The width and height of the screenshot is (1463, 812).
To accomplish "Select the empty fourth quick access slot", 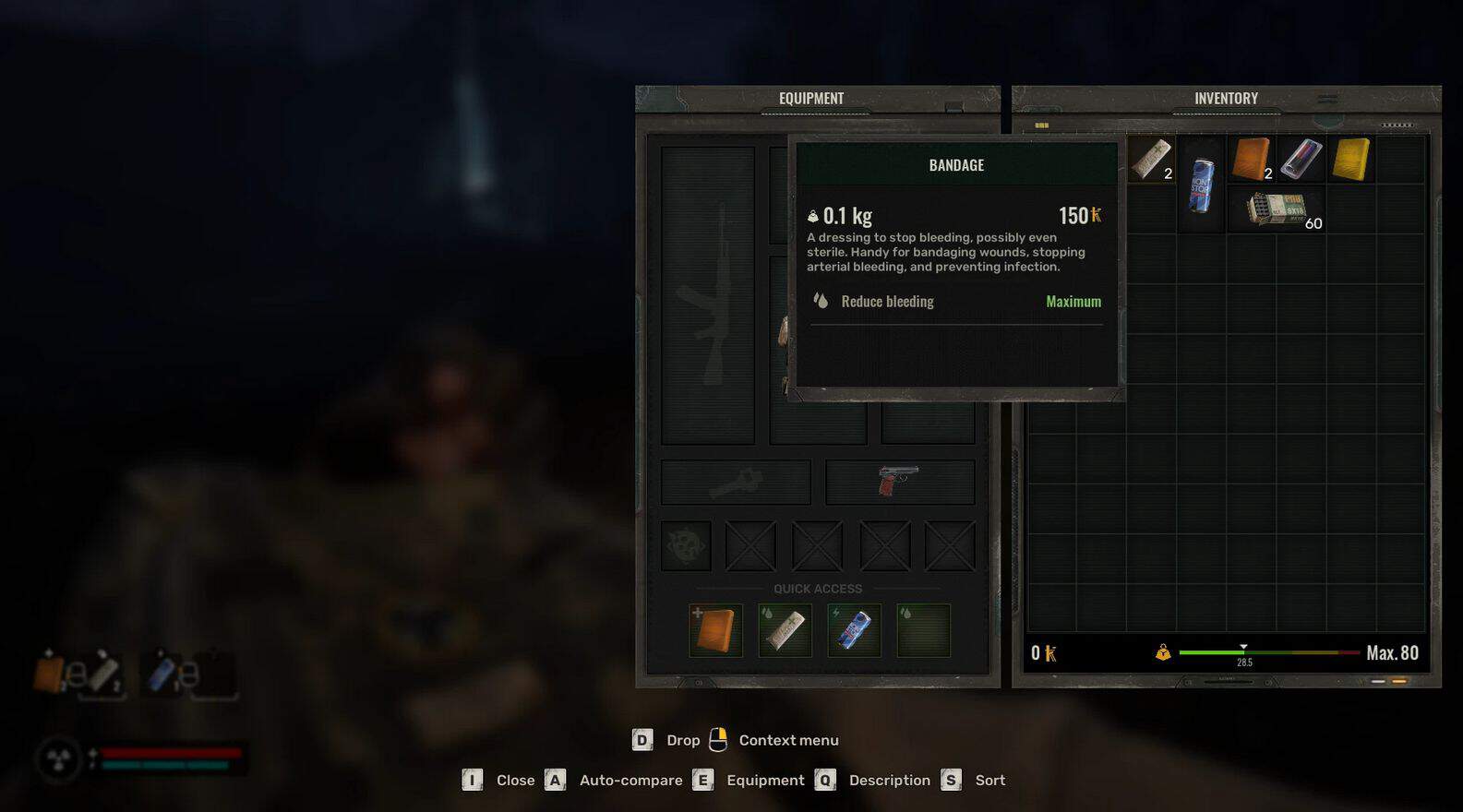I will pyautogui.click(x=923, y=630).
